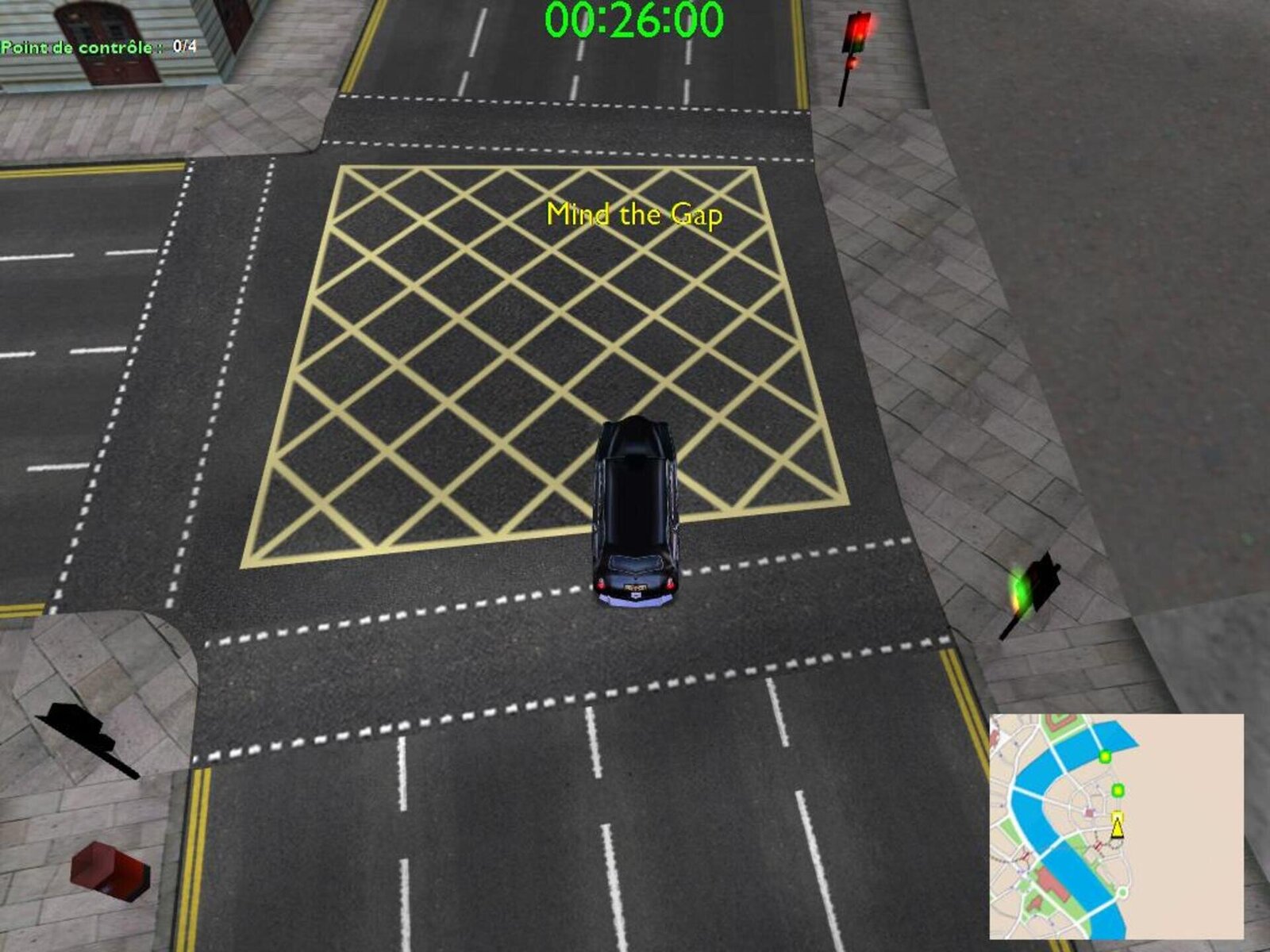Select the green checkpoint marker nearest the player arrow
The width and height of the screenshot is (1270, 952).
[1118, 790]
